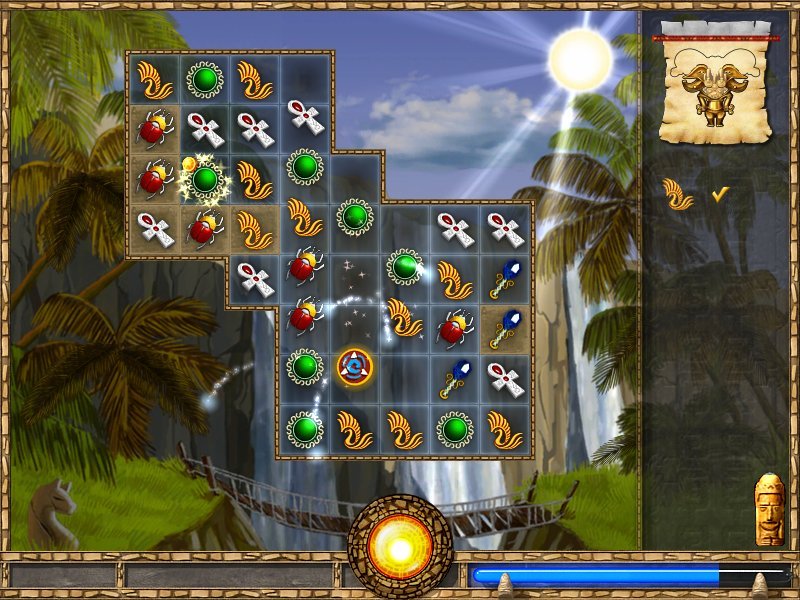Screen dimensions: 800x600
Task: Select the golden wing objective icon
Action: pyautogui.click(x=679, y=194)
